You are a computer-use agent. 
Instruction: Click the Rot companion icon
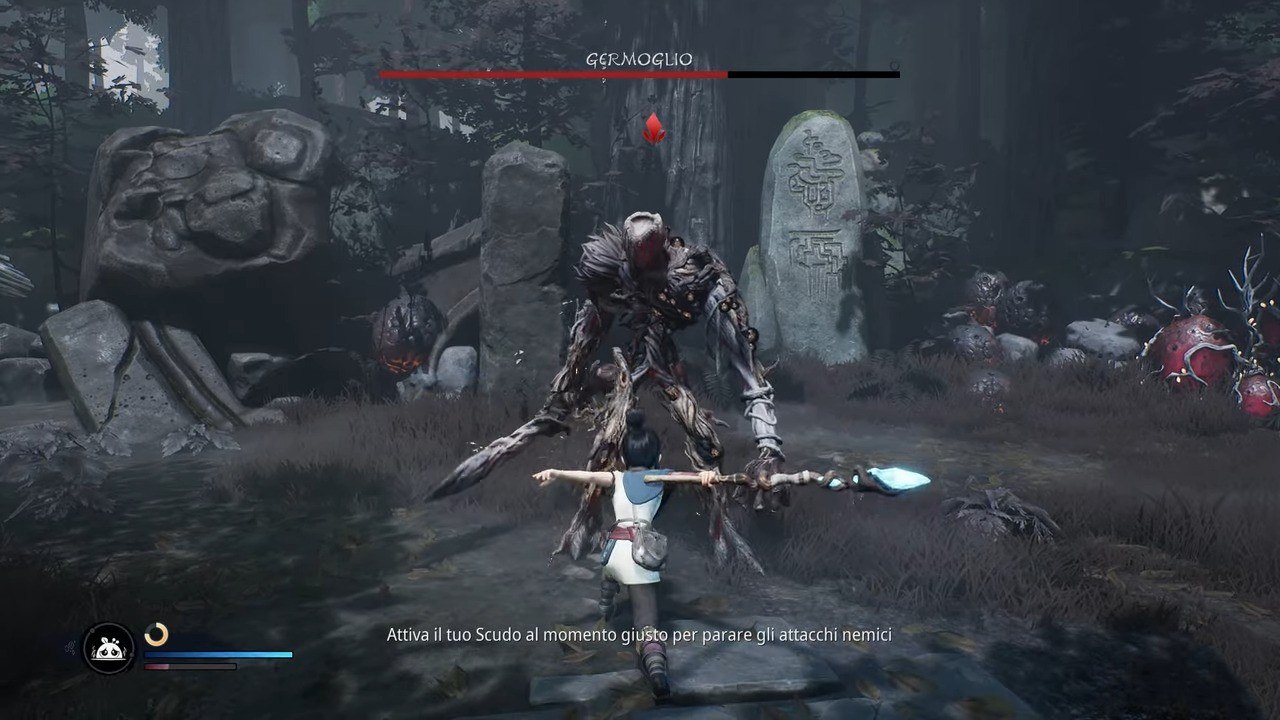coord(108,648)
